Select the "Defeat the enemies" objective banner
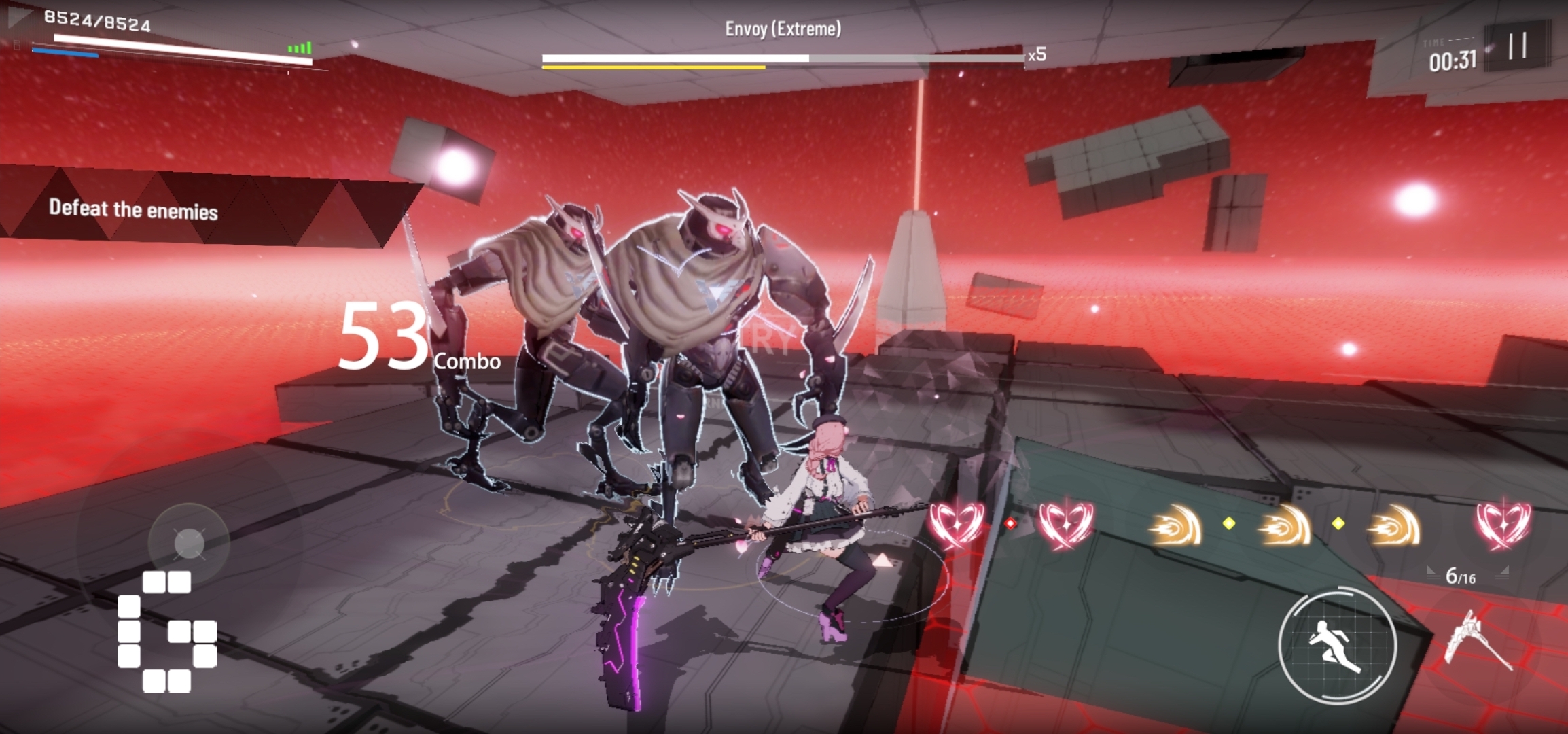Screen dimensions: 1568x734 click(134, 209)
